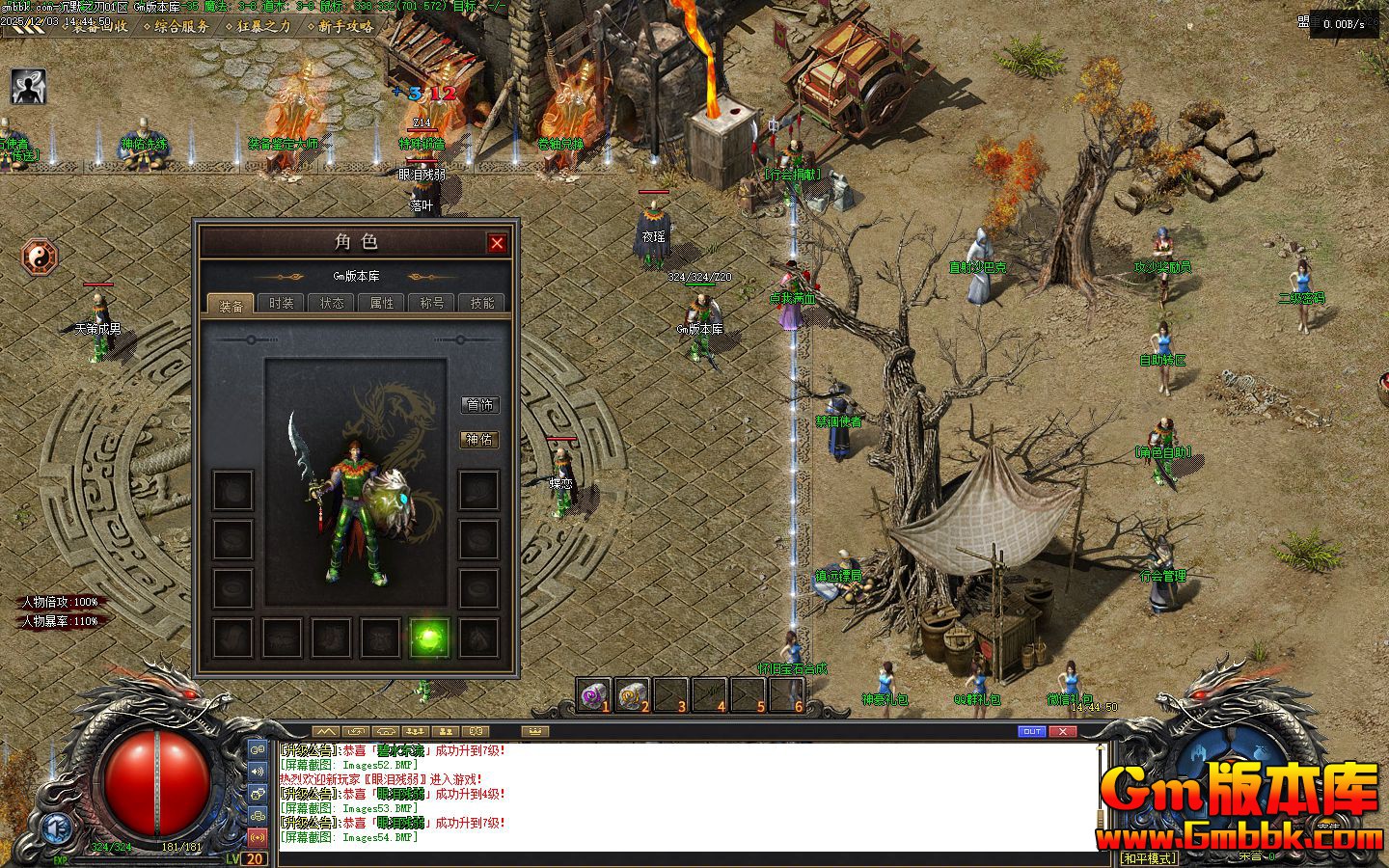This screenshot has width=1389, height=868.
Task: Select the 装备 tab
Action: (231, 304)
